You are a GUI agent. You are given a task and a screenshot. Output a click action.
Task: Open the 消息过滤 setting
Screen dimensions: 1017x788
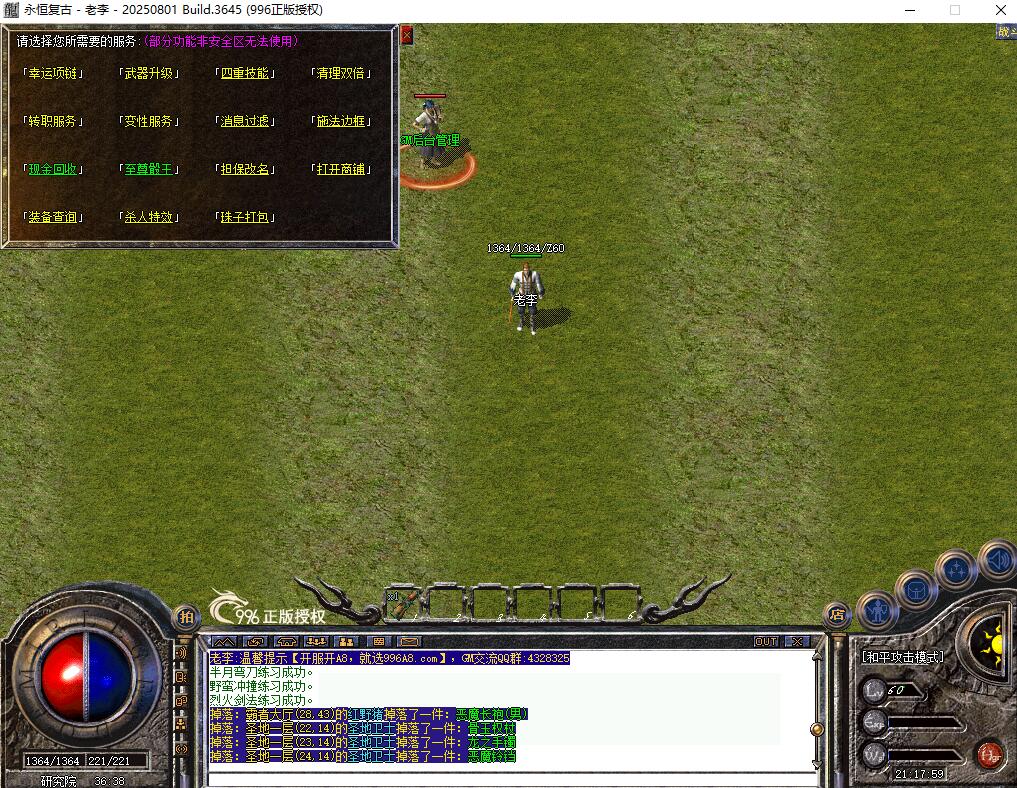pos(245,121)
